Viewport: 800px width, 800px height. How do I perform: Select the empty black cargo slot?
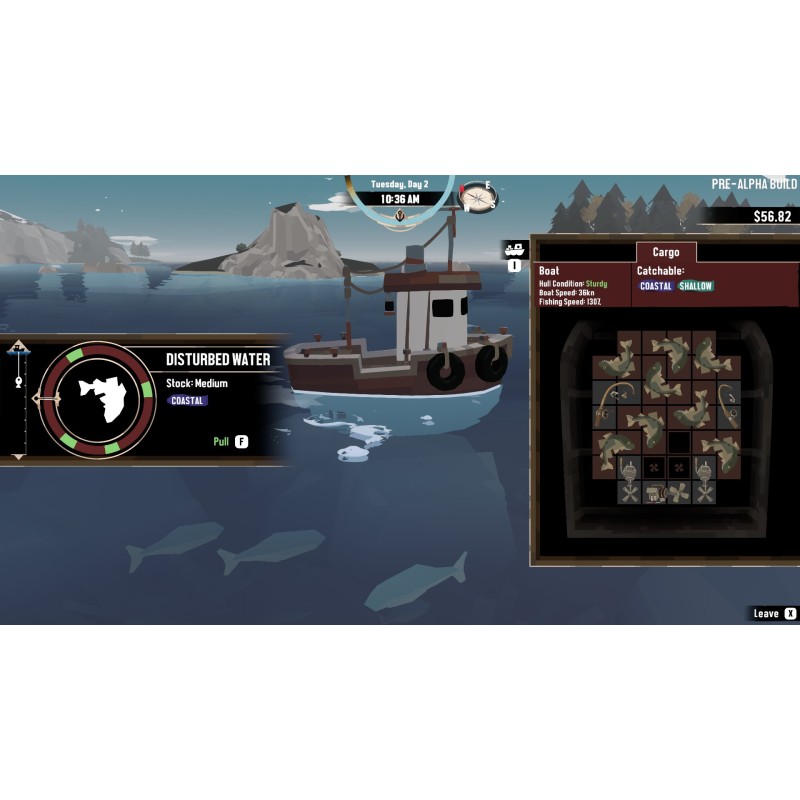tap(679, 441)
